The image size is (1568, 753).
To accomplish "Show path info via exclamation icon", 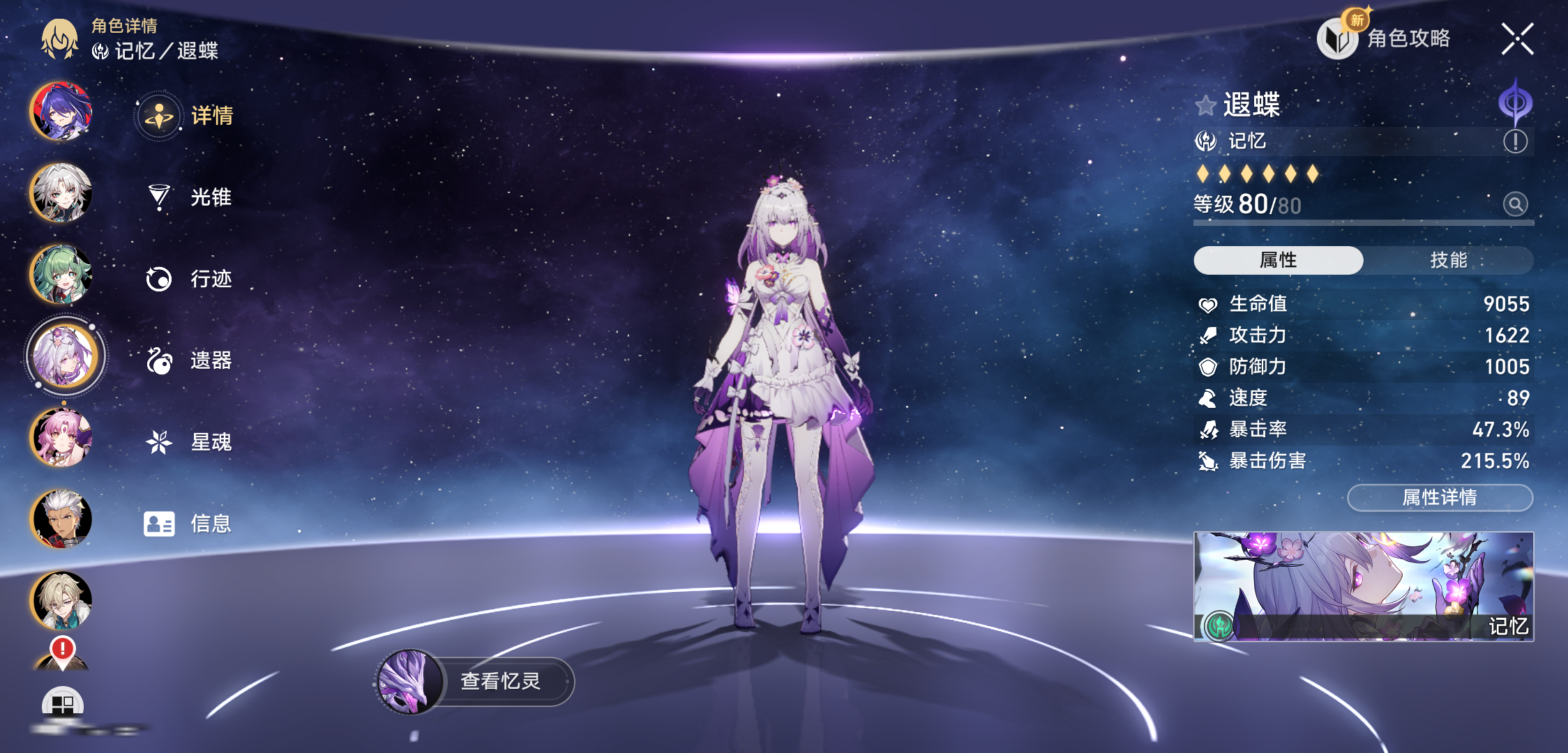I will click(1515, 142).
